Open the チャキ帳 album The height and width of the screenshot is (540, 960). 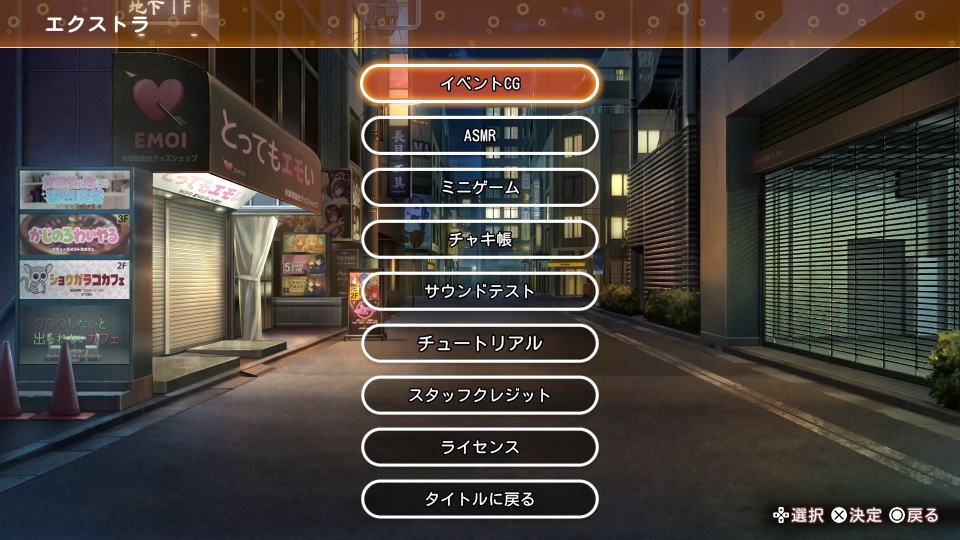pos(479,239)
